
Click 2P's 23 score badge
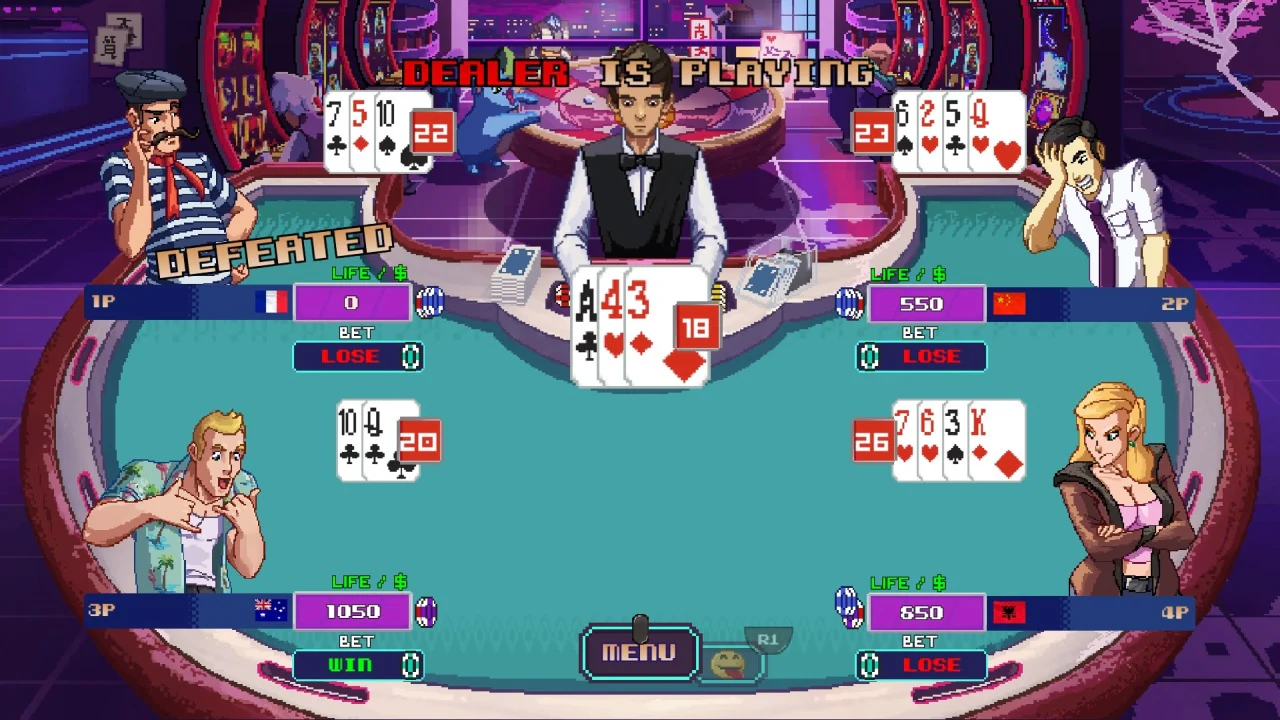click(872, 131)
